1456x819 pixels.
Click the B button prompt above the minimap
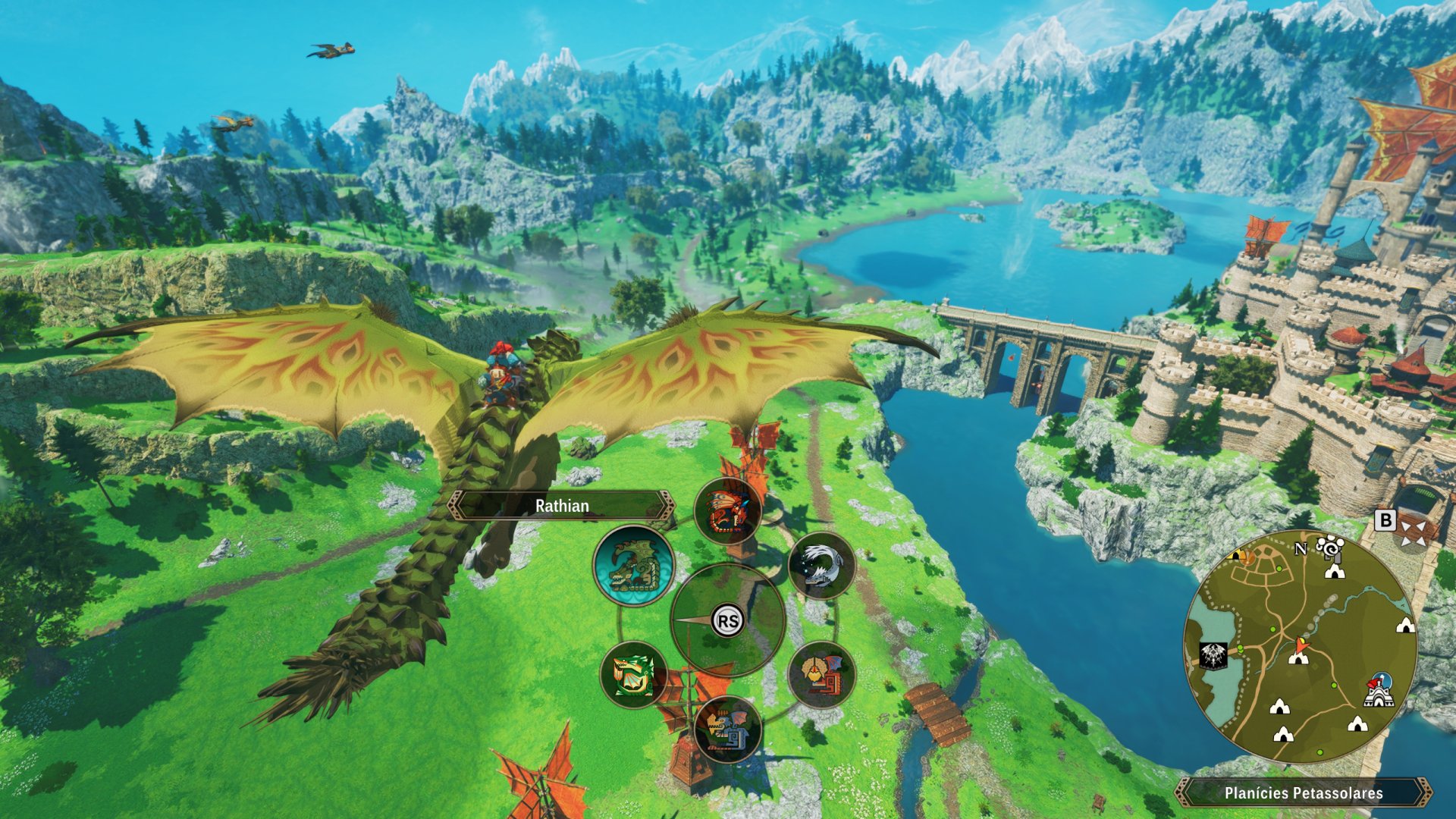[1385, 521]
